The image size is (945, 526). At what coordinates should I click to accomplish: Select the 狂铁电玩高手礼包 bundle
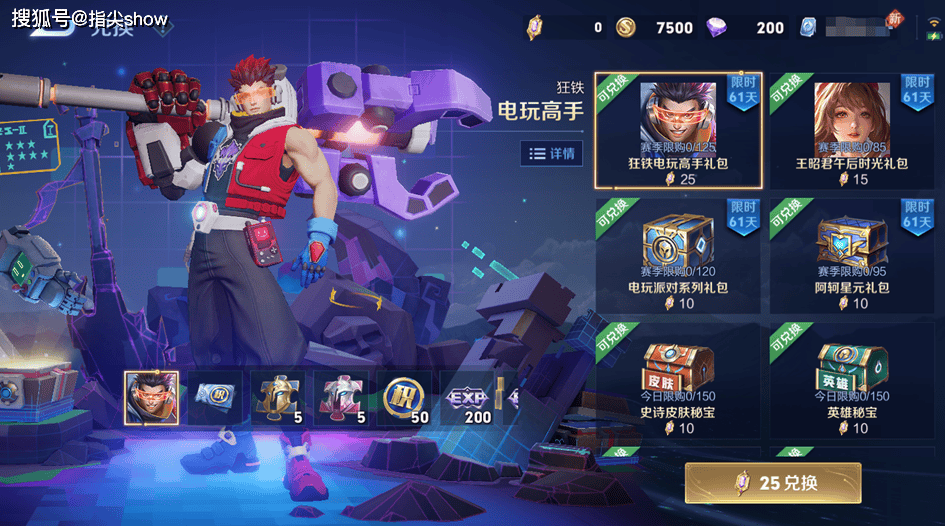[x=678, y=130]
